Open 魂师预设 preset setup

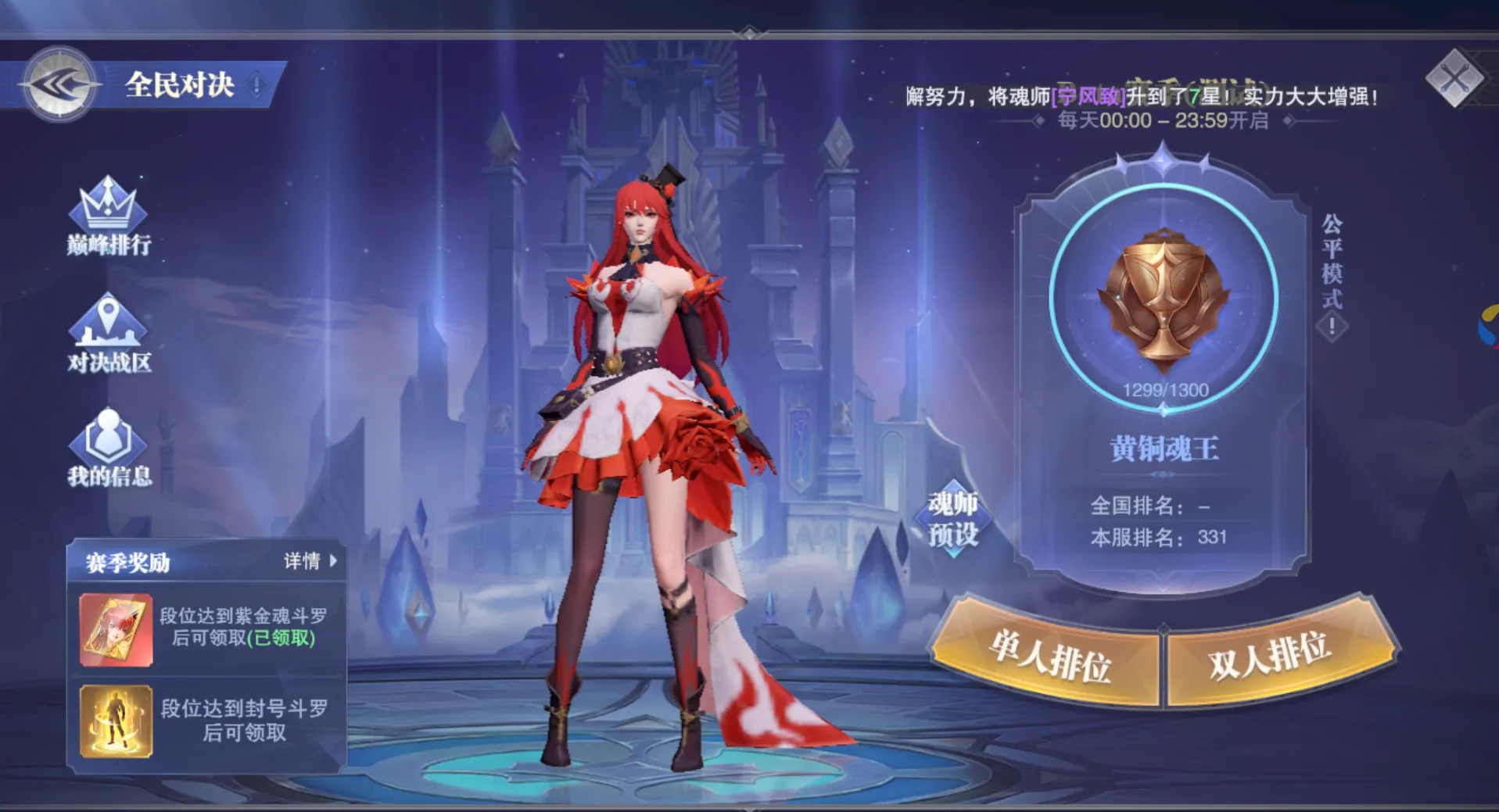point(953,519)
